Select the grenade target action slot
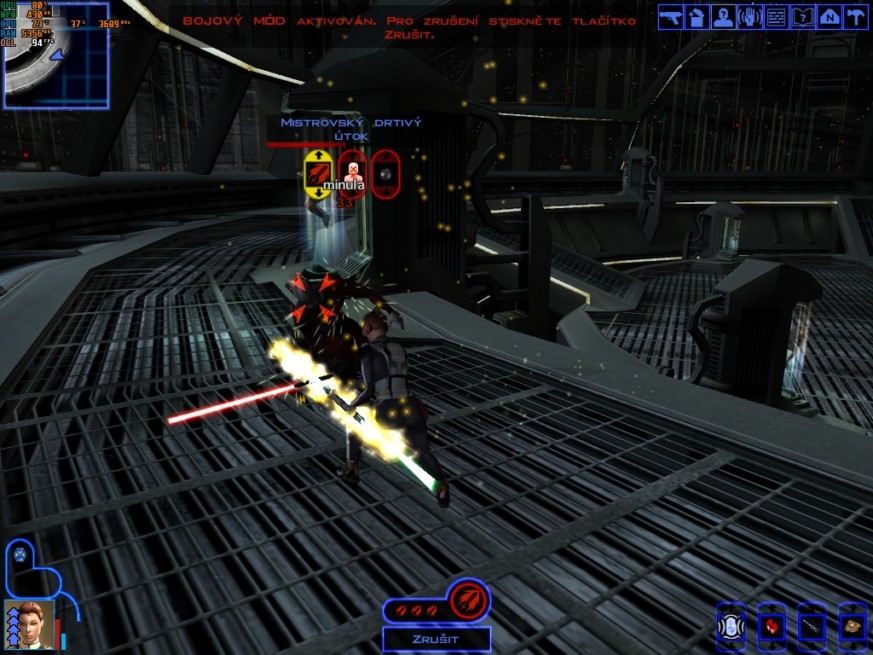 [x=384, y=173]
